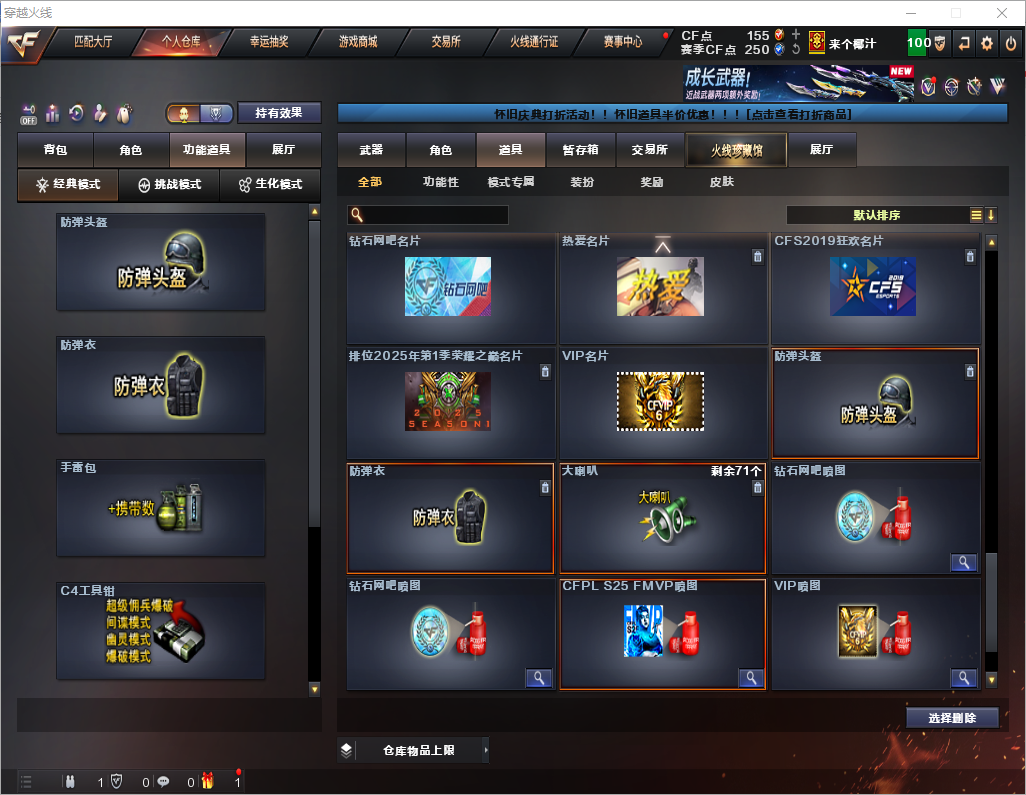Select the equipped 手雷包 grenade pack slot
Screen dimensions: 1026x795
161,508
